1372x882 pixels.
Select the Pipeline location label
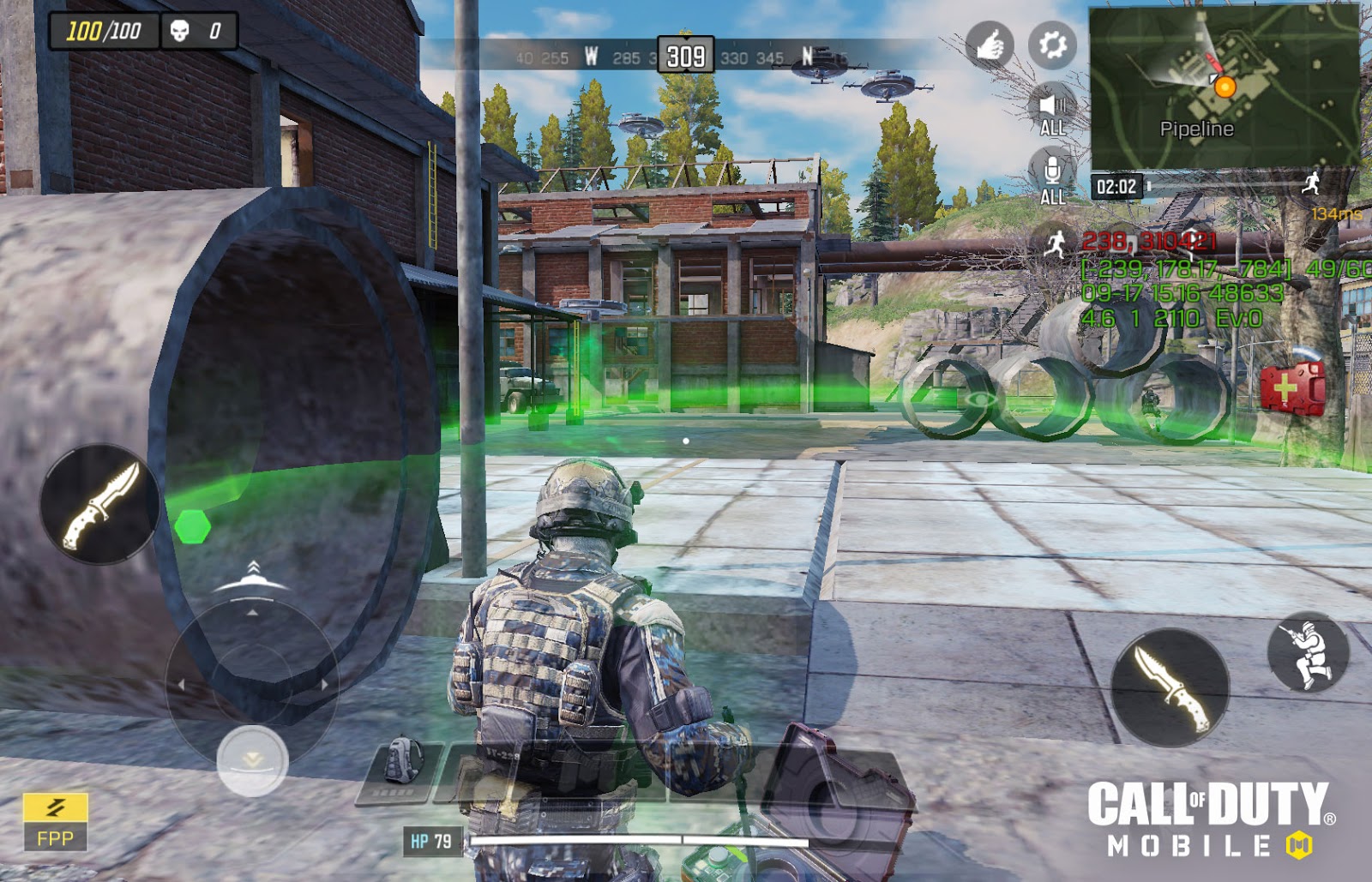[1197, 130]
